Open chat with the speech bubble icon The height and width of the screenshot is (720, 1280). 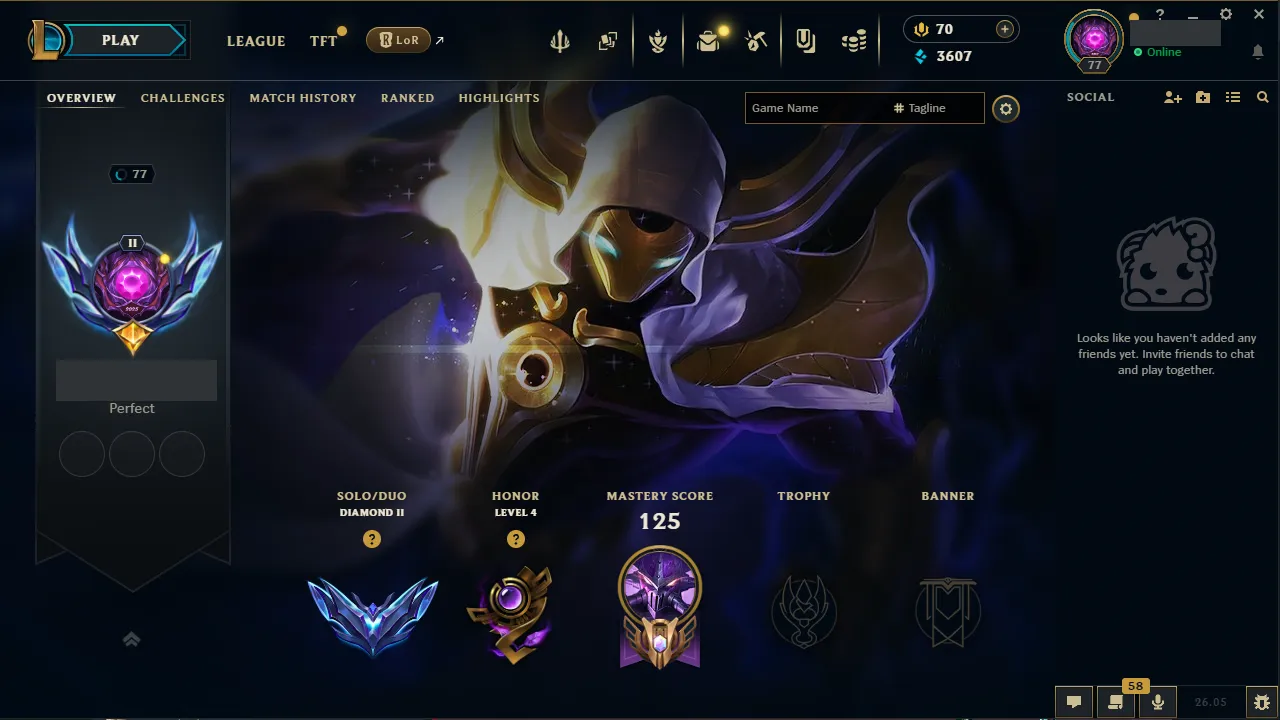[x=1074, y=701]
